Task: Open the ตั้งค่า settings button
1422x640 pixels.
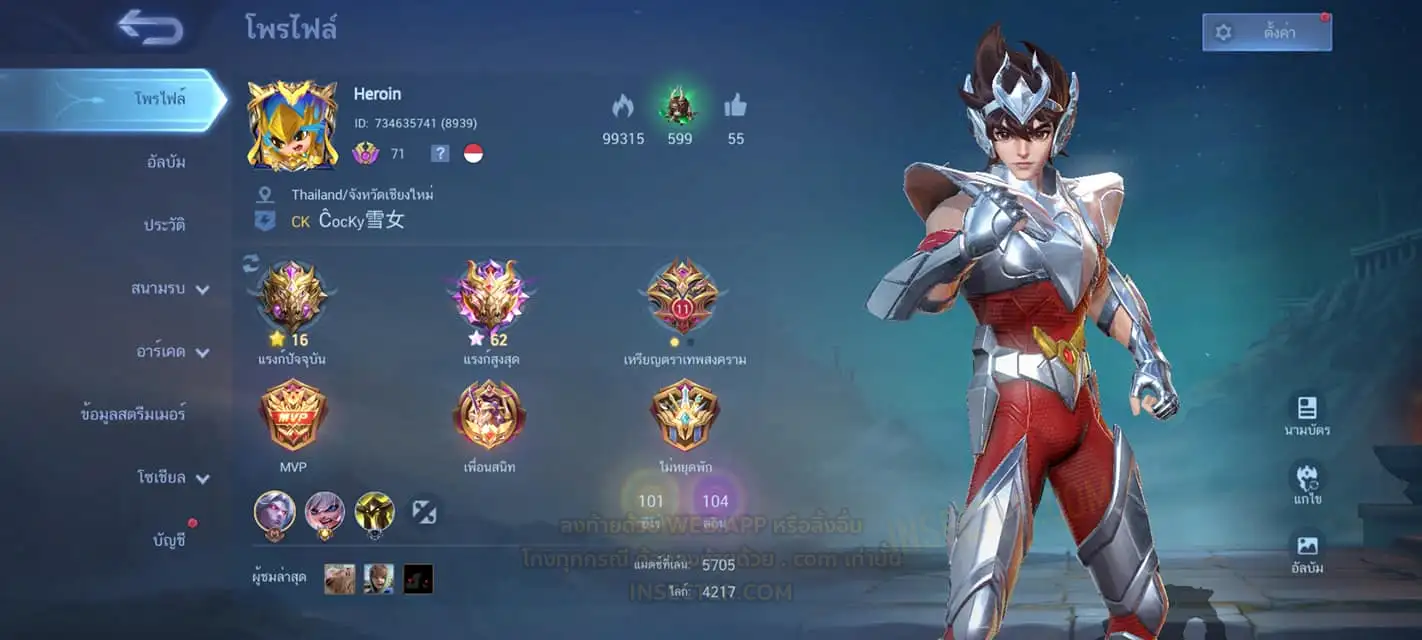Action: (1266, 32)
